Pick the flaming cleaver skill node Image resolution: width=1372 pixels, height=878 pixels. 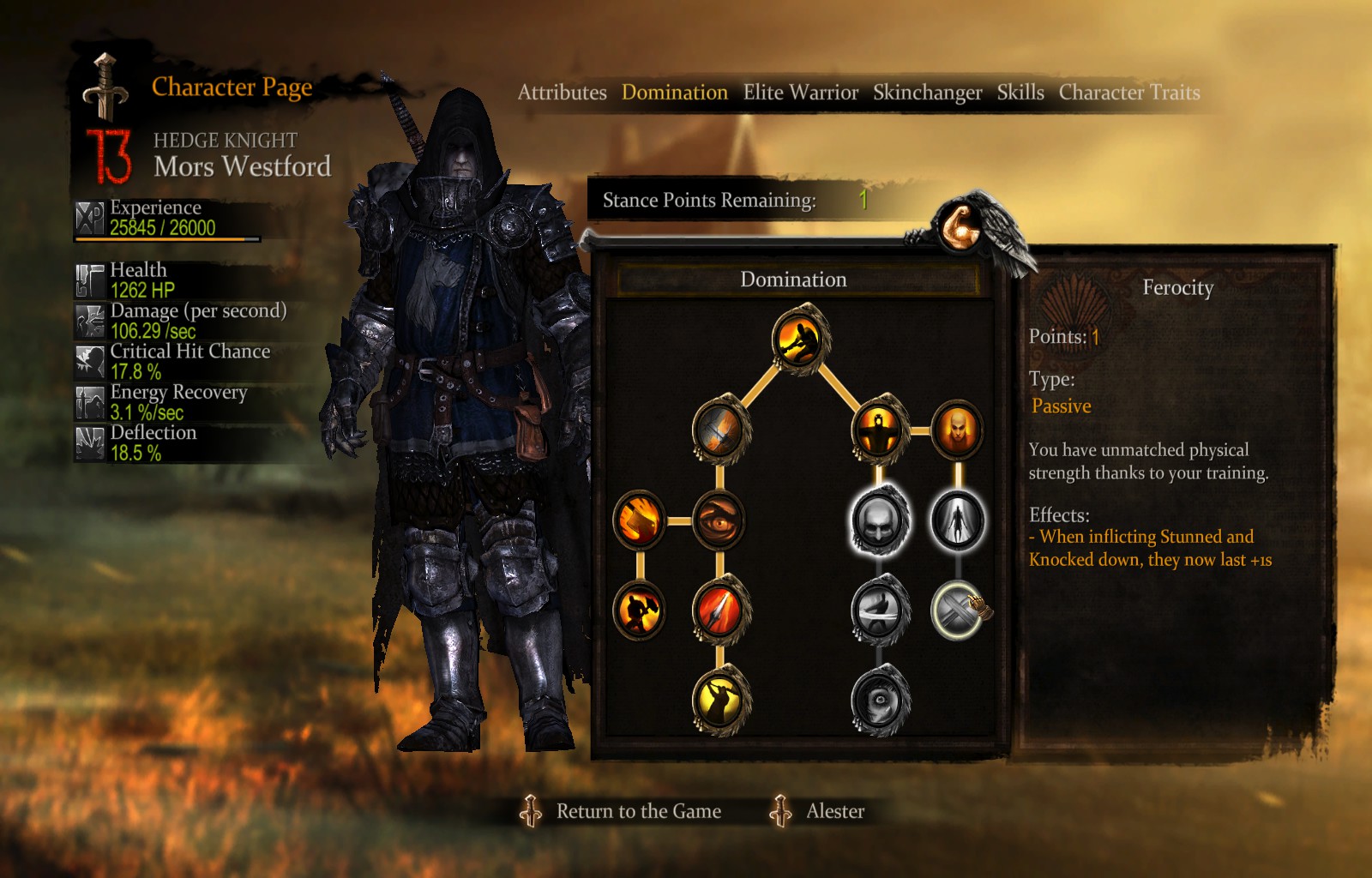coord(640,520)
